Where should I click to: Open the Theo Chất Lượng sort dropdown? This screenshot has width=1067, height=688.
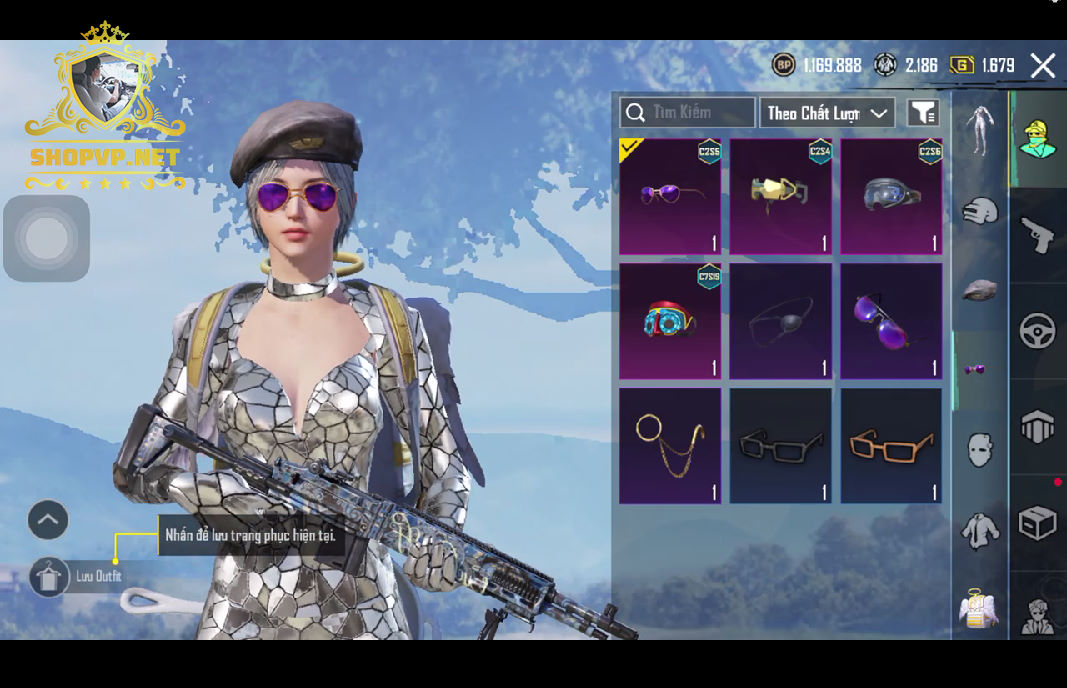click(x=827, y=113)
